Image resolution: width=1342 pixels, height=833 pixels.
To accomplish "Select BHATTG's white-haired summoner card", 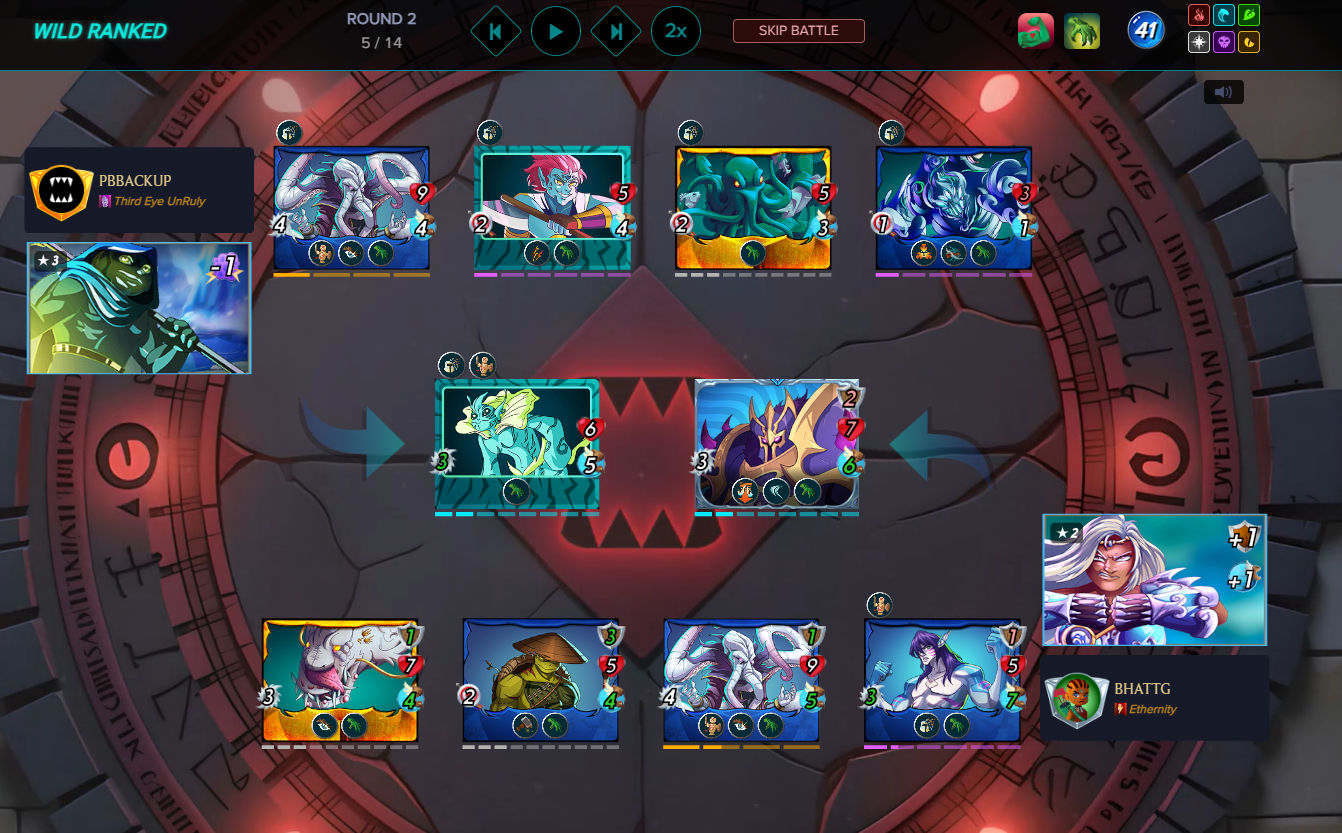I will 1154,580.
